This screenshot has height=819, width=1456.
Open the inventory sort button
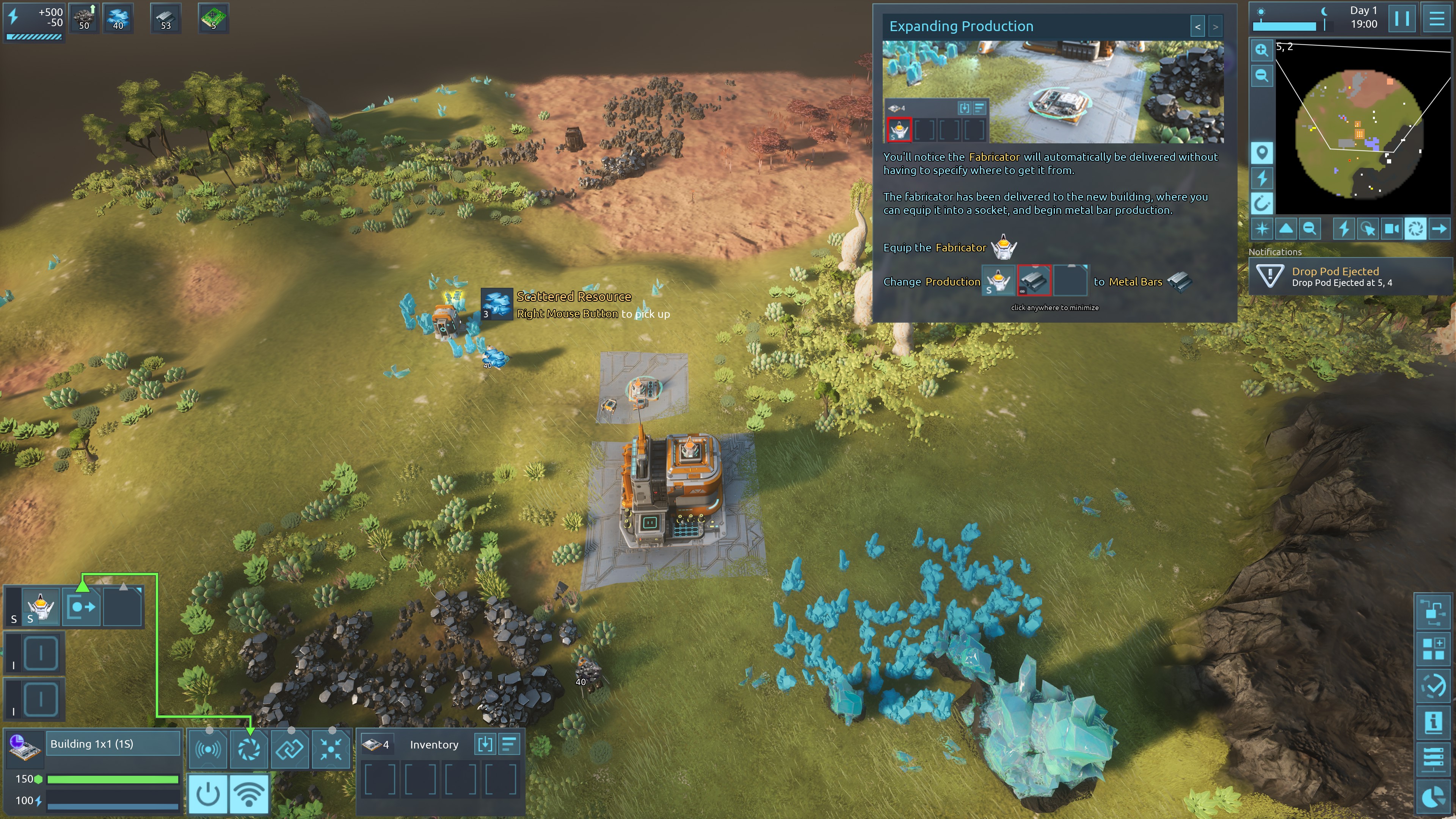[x=509, y=744]
